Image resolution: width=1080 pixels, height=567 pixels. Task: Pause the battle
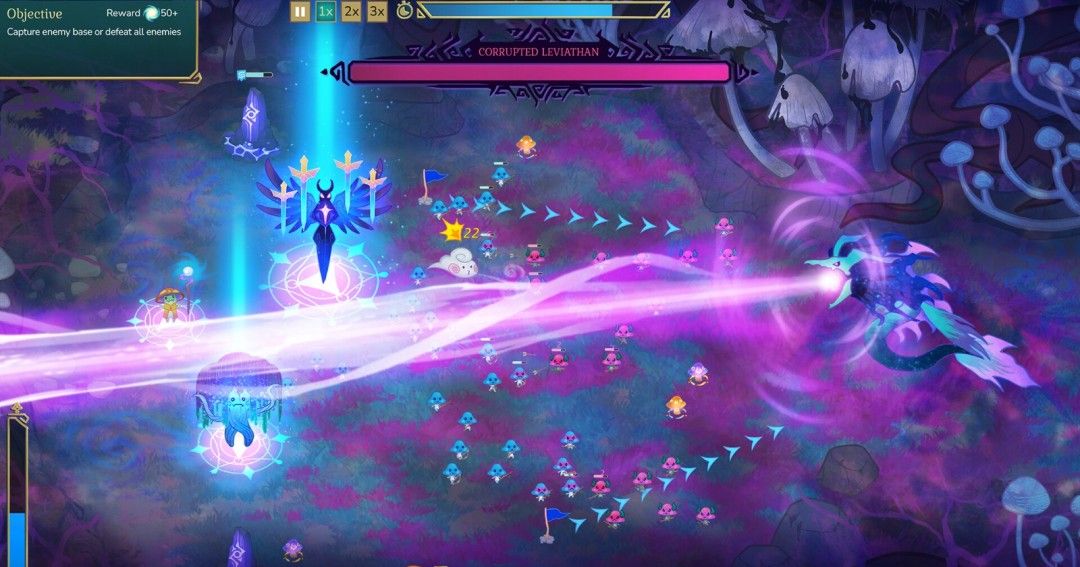300,11
